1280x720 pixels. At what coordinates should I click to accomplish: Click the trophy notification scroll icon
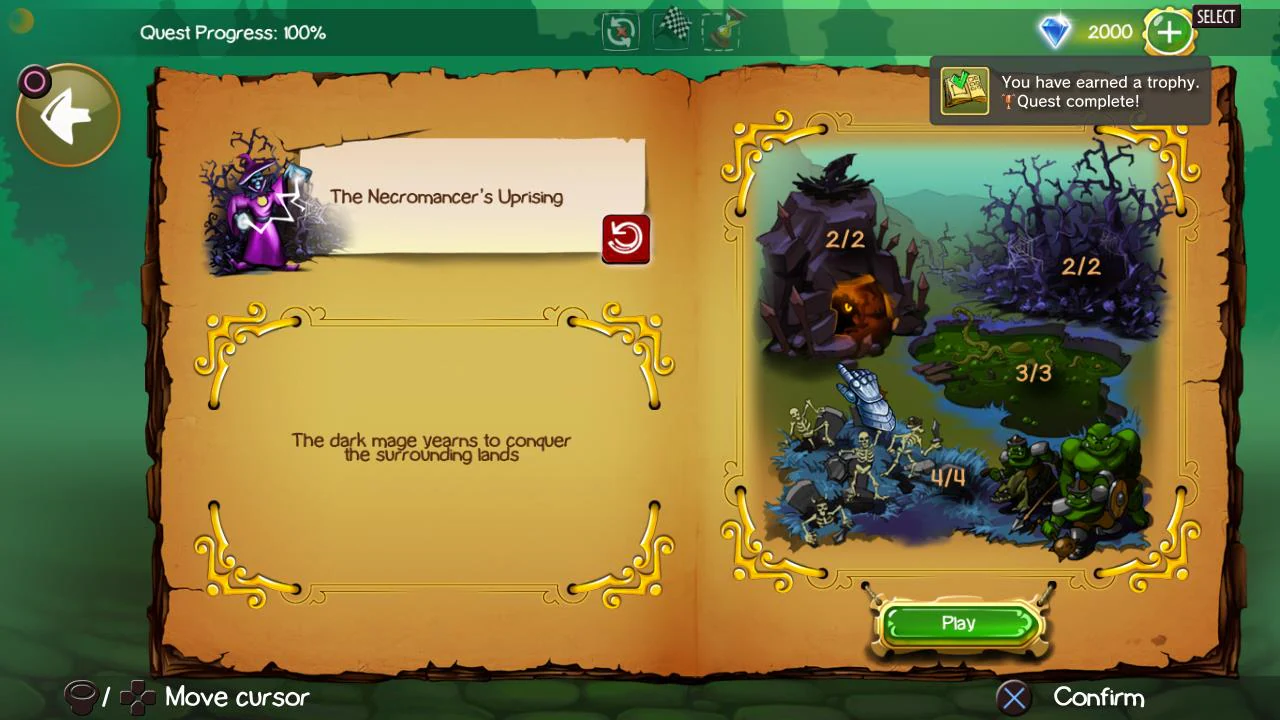pyautogui.click(x=964, y=89)
